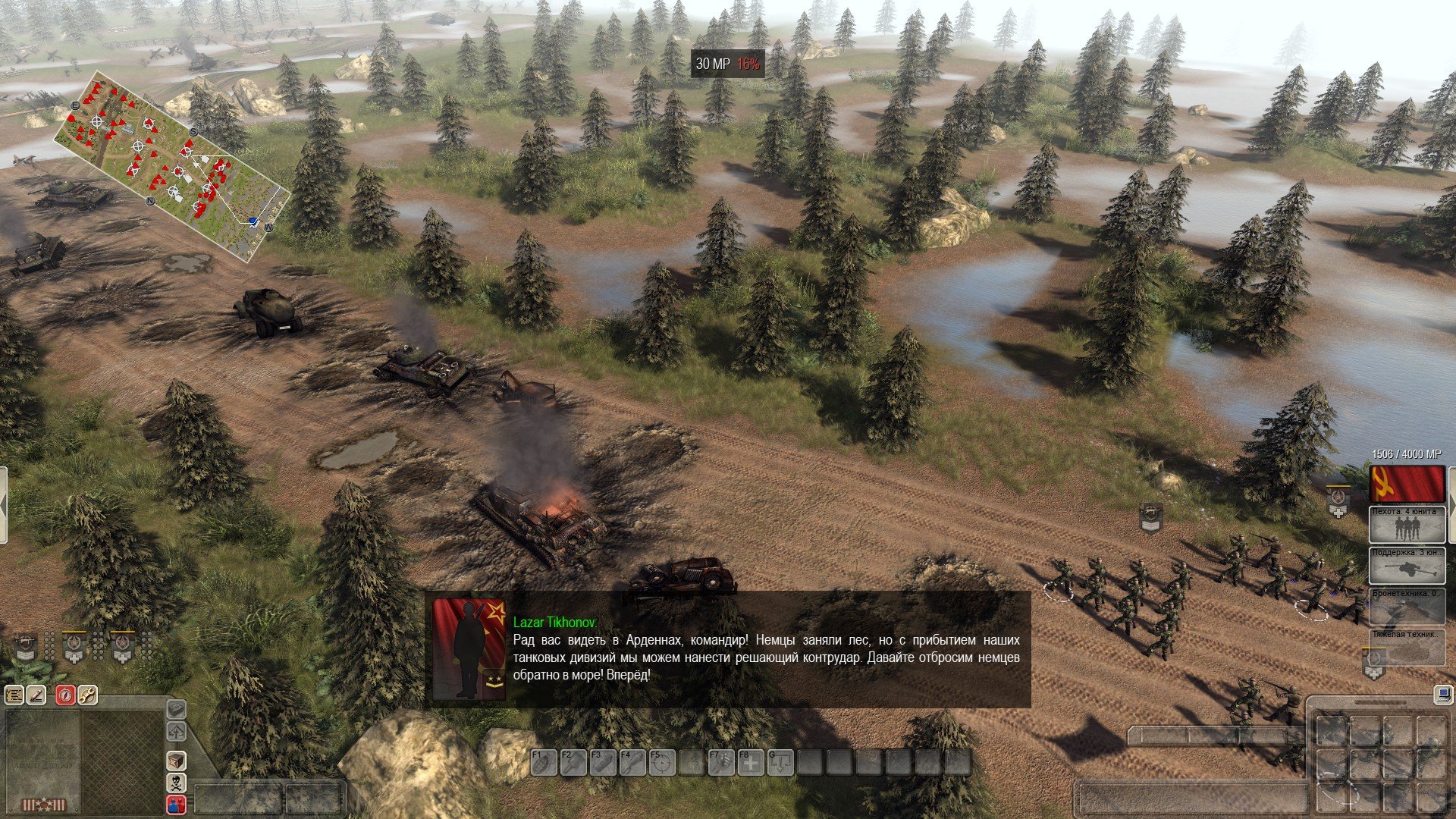Open the wooden crate inventory button

click(x=176, y=761)
